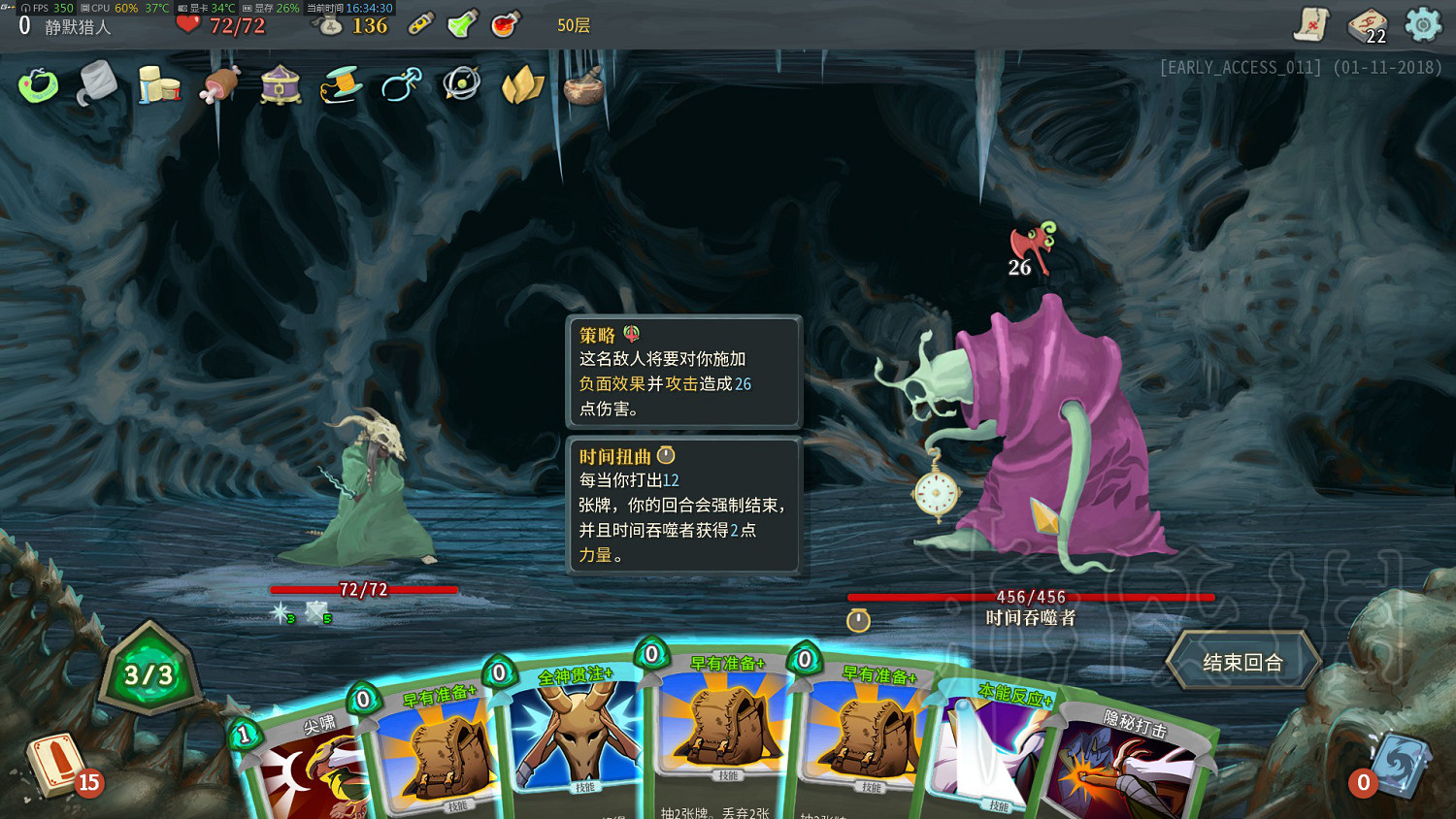Viewport: 1456px width, 819px height.
Task: Click the golden leaves relic
Action: [x=521, y=85]
